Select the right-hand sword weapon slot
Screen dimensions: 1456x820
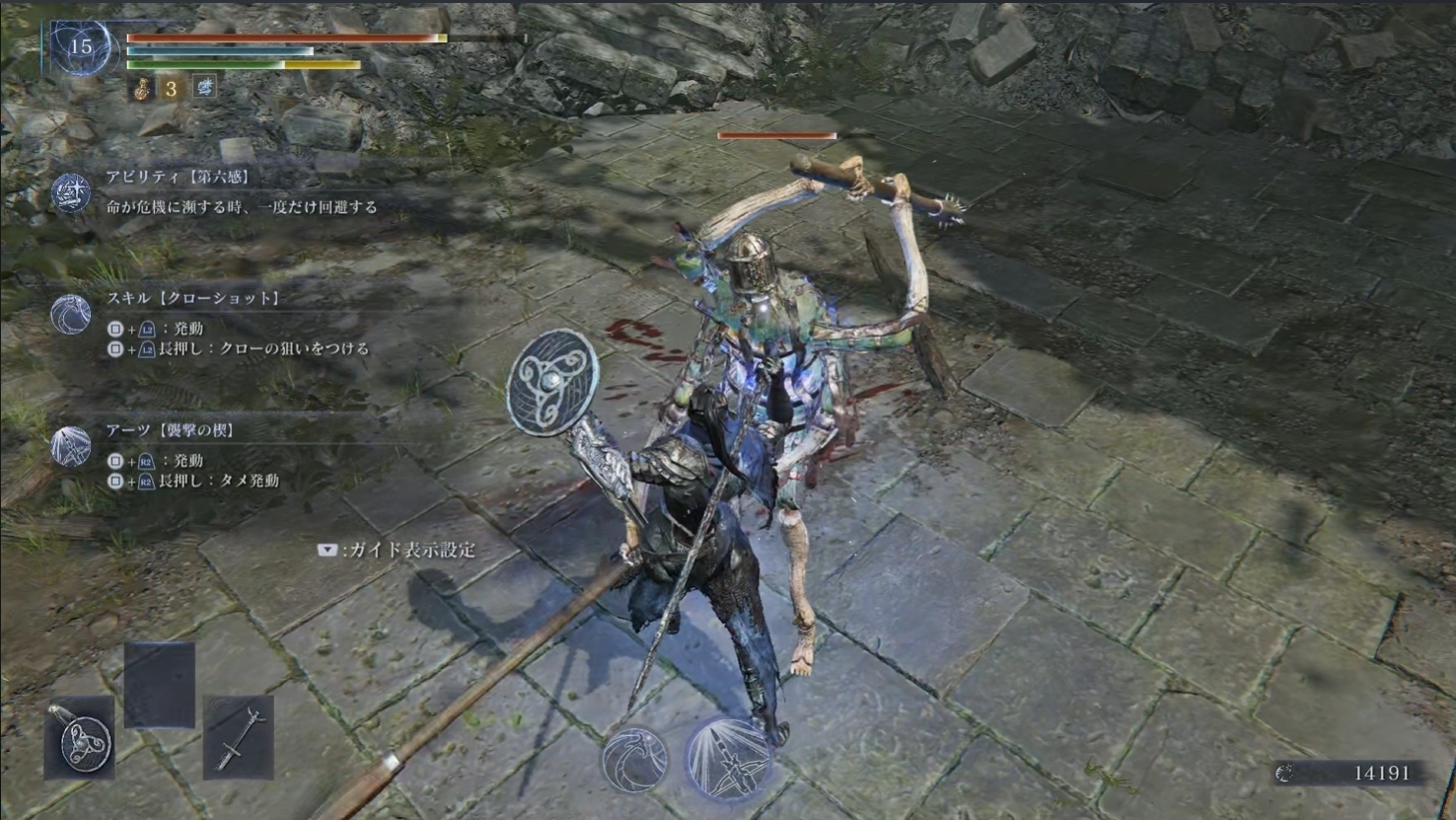pyautogui.click(x=238, y=737)
